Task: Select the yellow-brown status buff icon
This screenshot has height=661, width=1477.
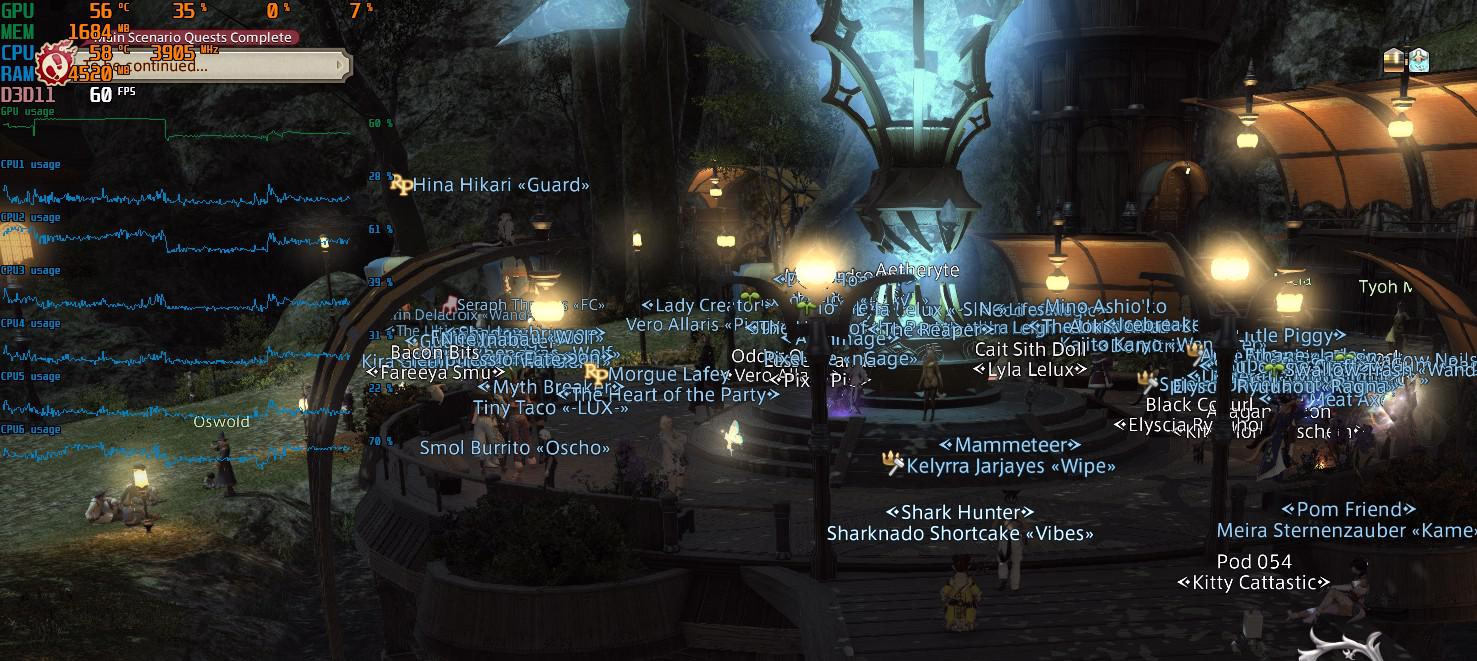Action: (1395, 60)
